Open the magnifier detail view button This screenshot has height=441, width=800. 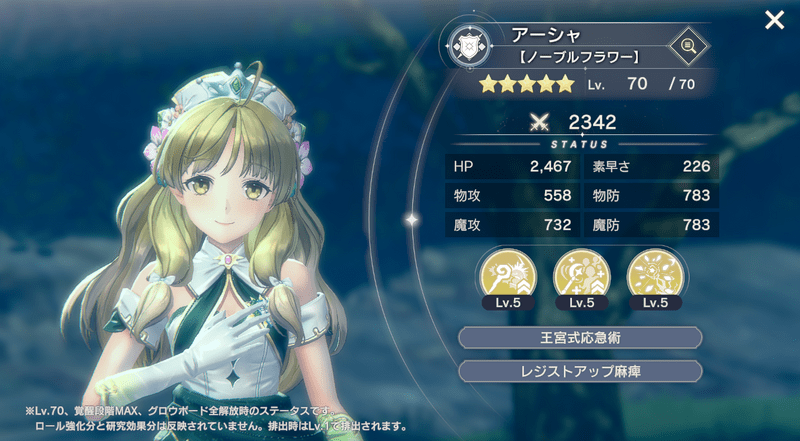coord(687,44)
